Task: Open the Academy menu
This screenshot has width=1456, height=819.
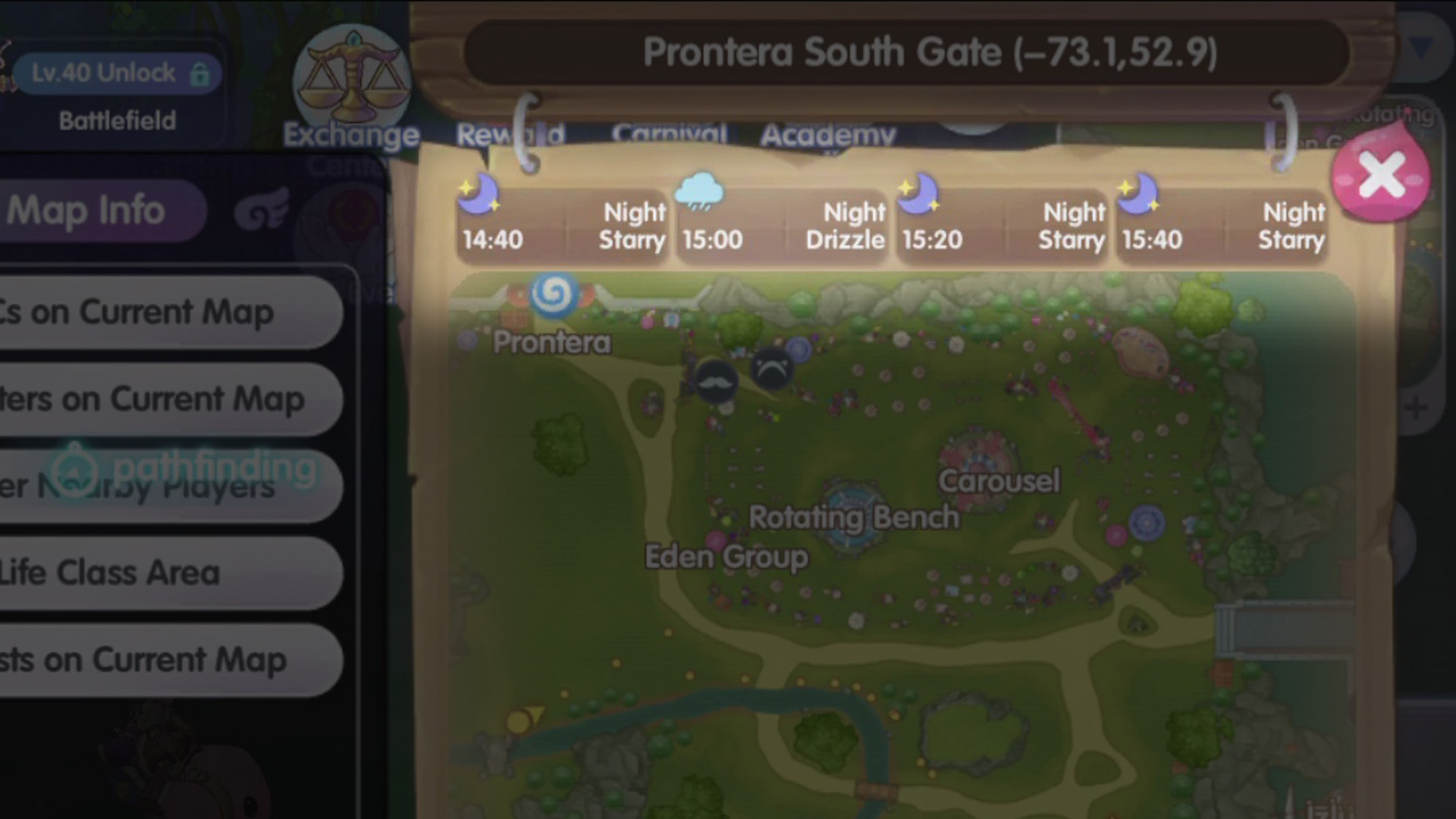Action: (828, 135)
